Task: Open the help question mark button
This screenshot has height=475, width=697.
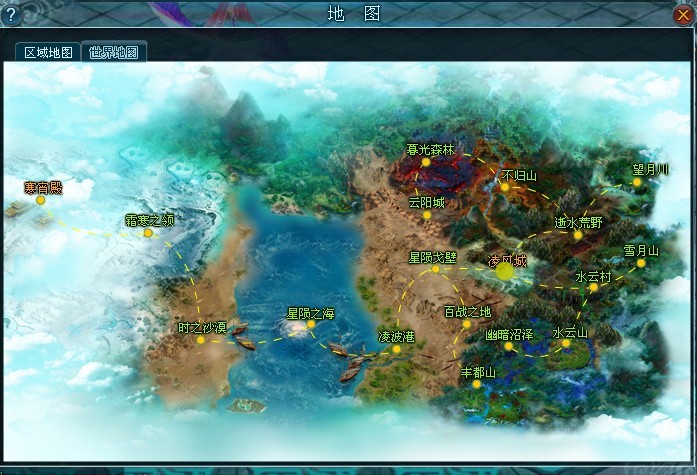Action: pos(13,14)
